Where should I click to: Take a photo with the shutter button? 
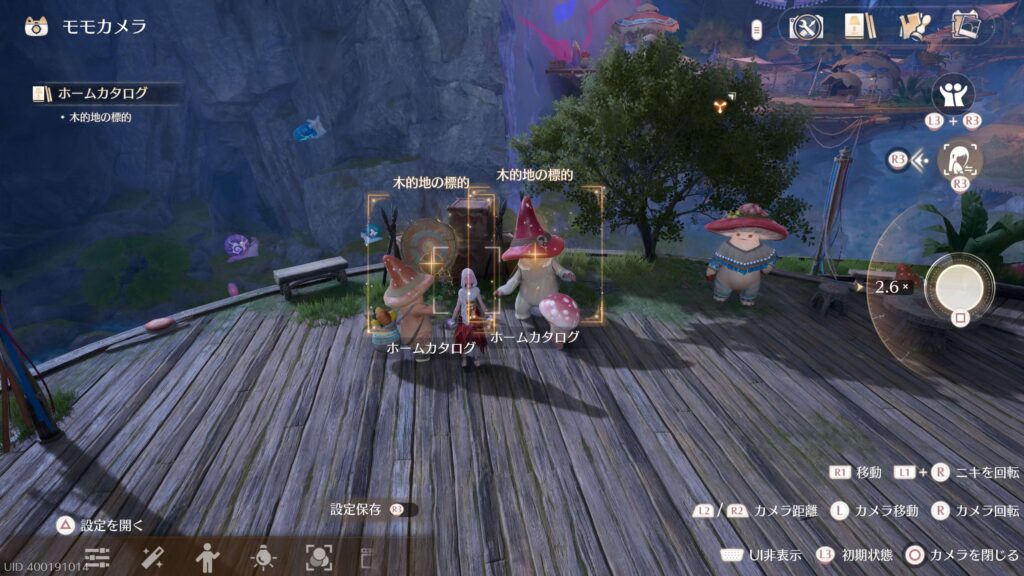click(959, 286)
